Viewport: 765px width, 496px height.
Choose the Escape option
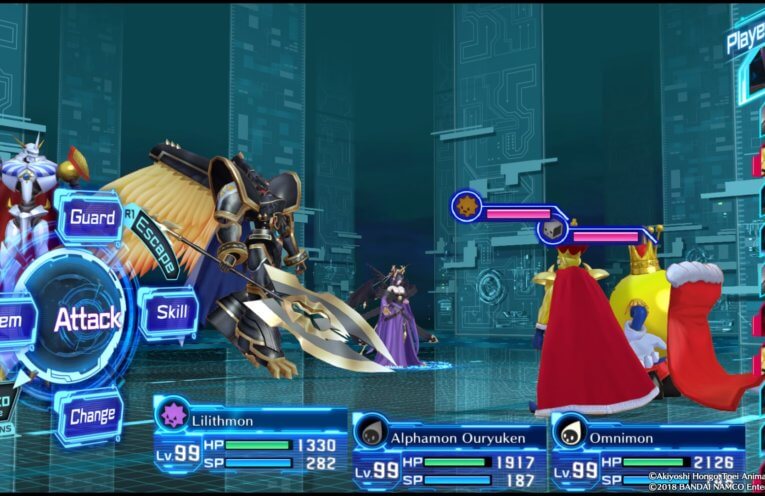click(153, 242)
